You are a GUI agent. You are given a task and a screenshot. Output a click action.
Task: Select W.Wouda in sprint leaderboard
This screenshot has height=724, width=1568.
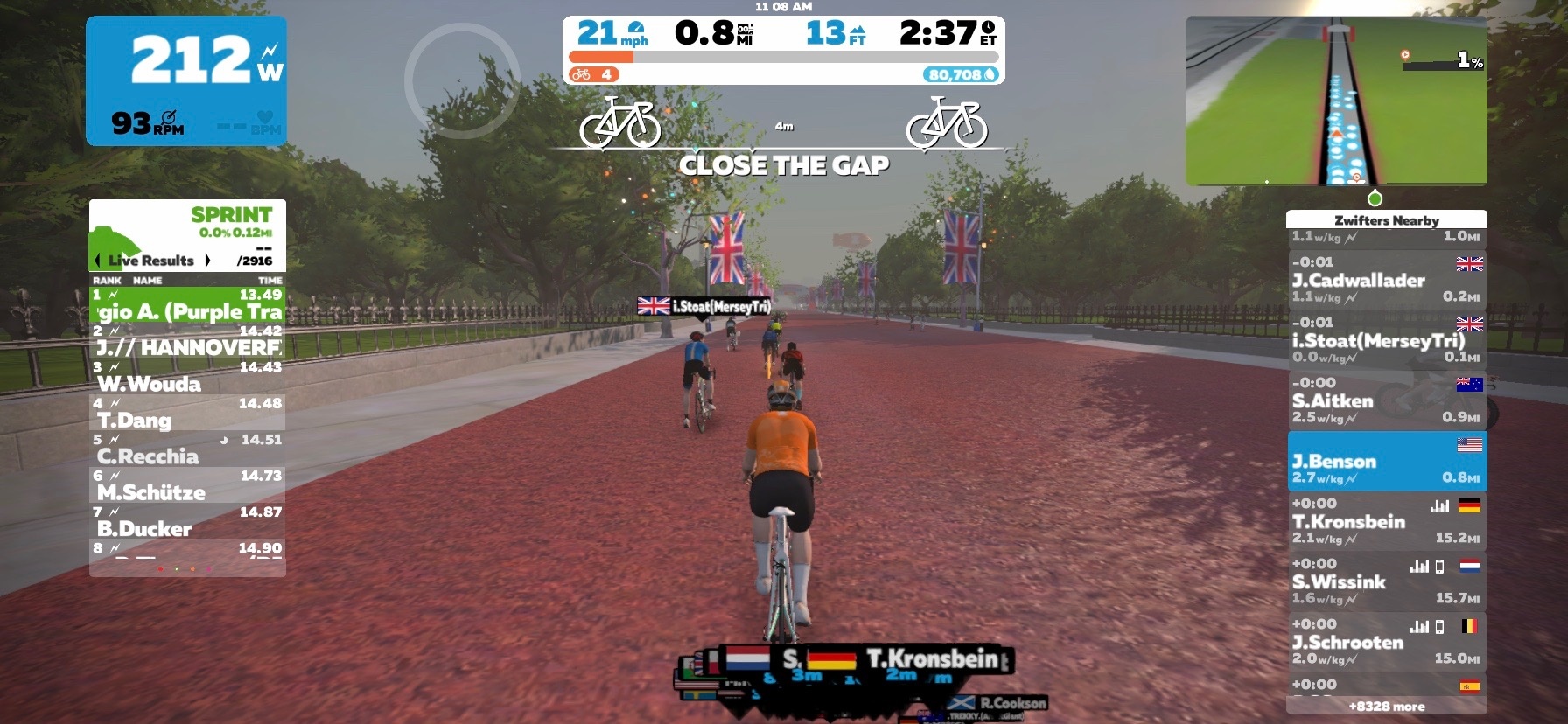(187, 378)
